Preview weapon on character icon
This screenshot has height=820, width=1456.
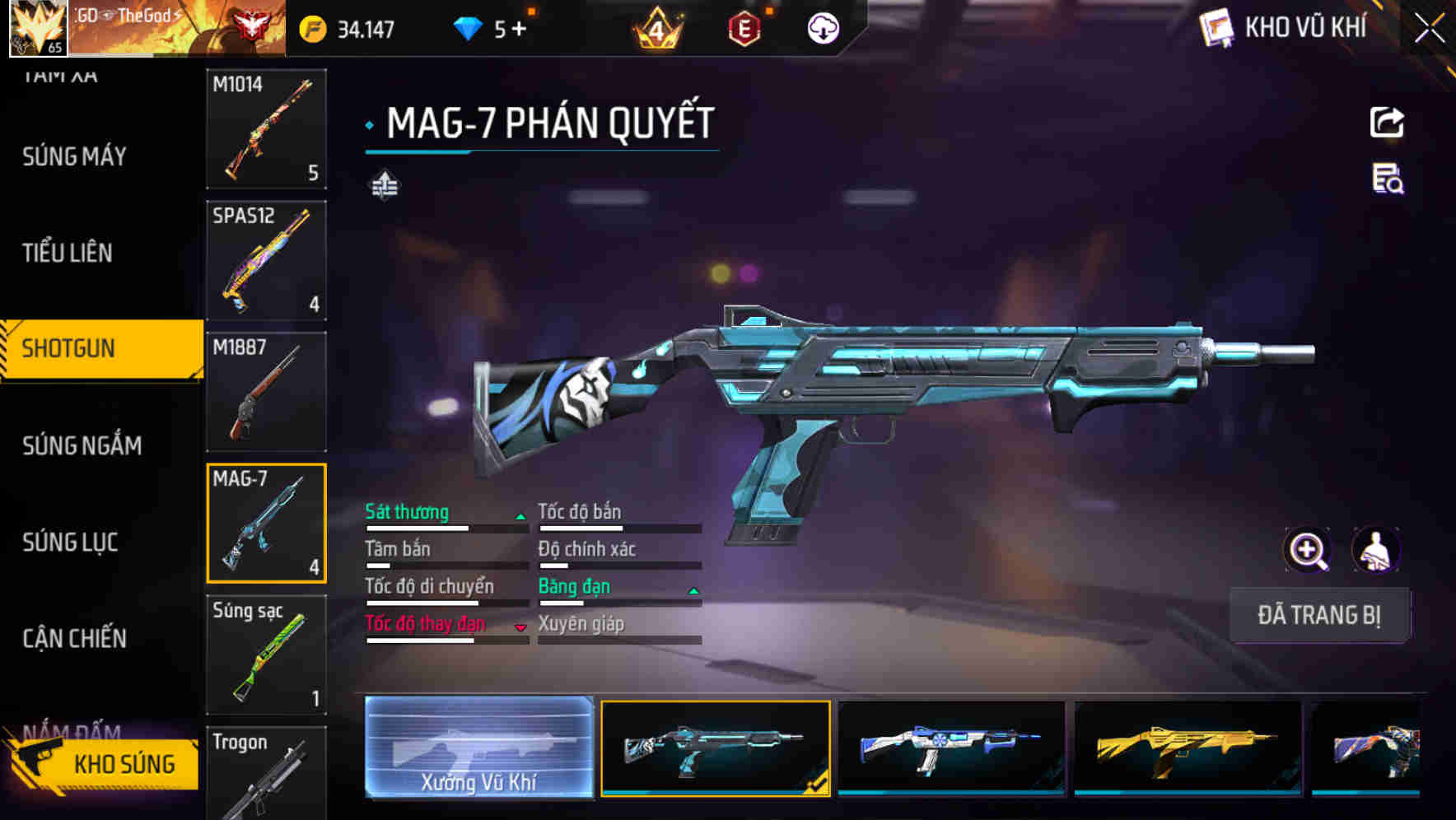click(1376, 550)
